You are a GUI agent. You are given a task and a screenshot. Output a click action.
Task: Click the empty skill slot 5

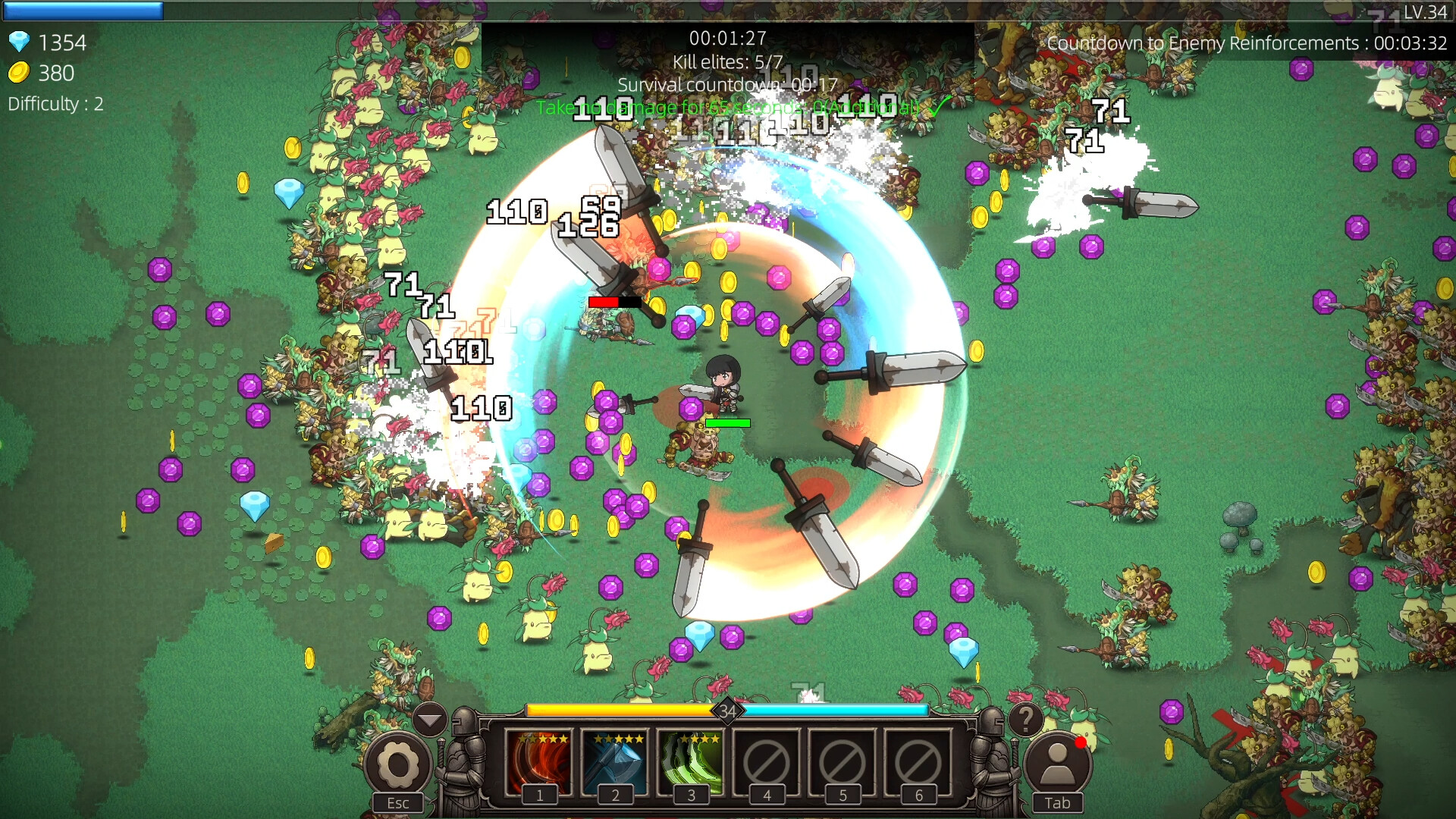pos(843,762)
